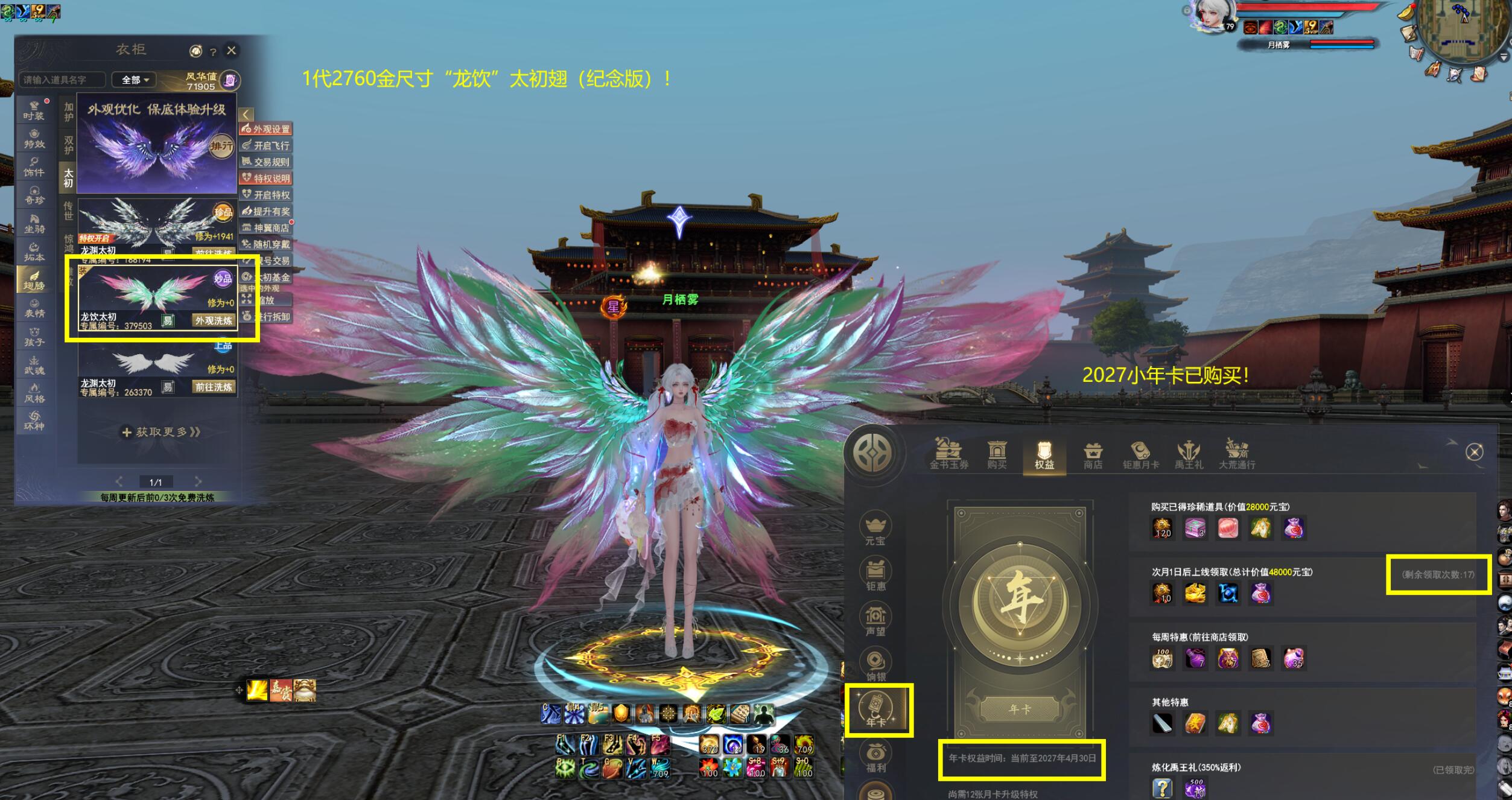The height and width of the screenshot is (800, 1512).
Task: Close the 权益 benefits window
Action: tap(1475, 452)
